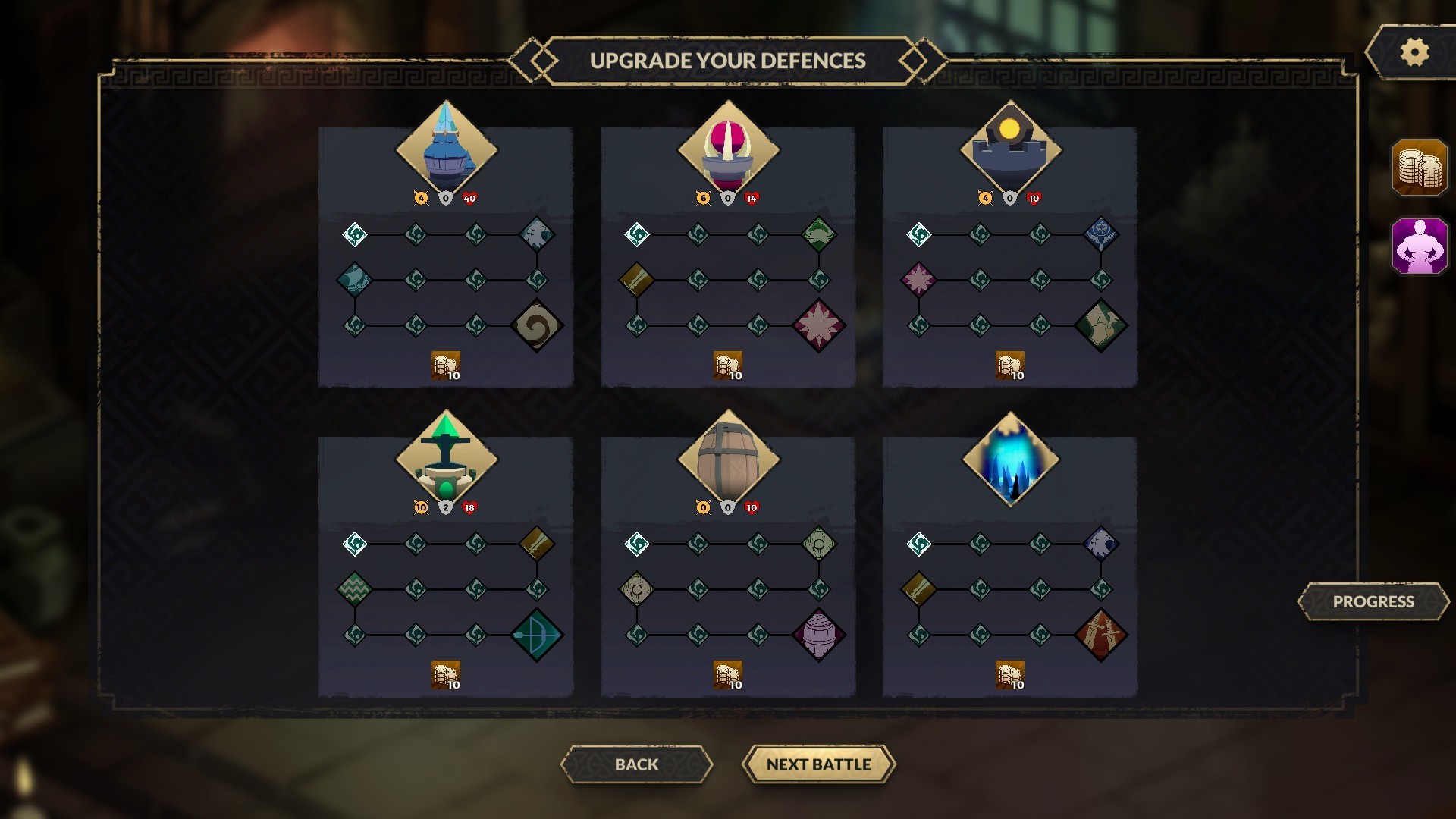This screenshot has width=1456, height=819.
Task: Open the PROGRESS panel
Action: coord(1373,601)
